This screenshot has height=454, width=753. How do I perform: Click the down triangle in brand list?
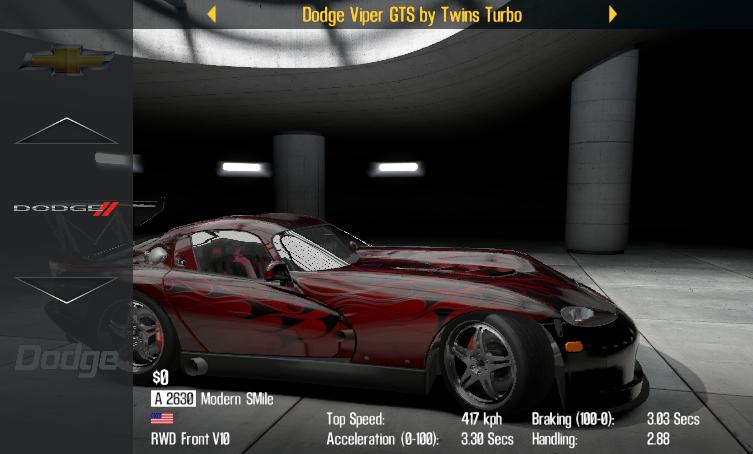(x=66, y=288)
